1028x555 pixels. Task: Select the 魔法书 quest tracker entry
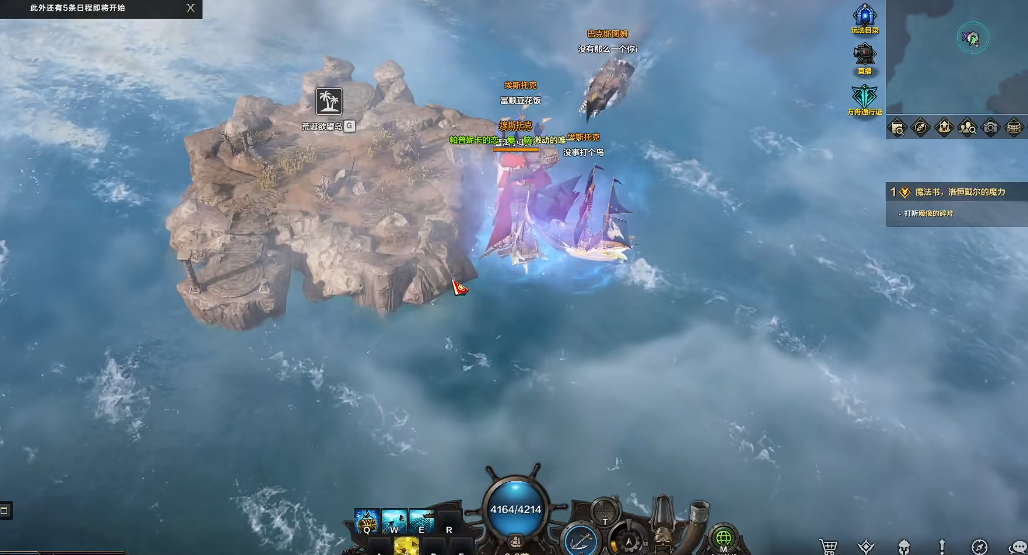(955, 191)
